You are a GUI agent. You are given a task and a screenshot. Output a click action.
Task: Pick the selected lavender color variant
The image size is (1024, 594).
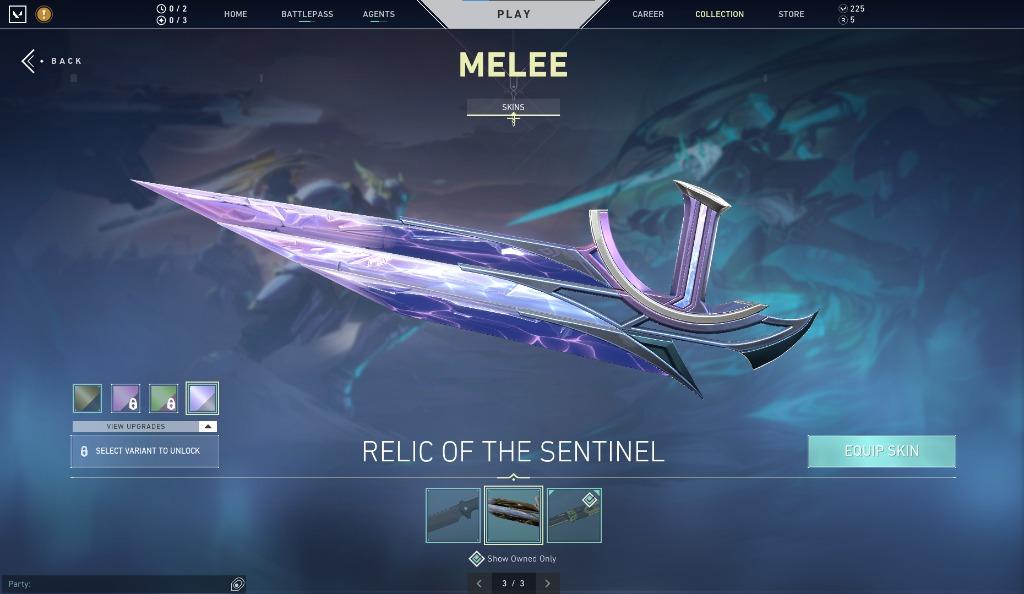click(x=202, y=398)
